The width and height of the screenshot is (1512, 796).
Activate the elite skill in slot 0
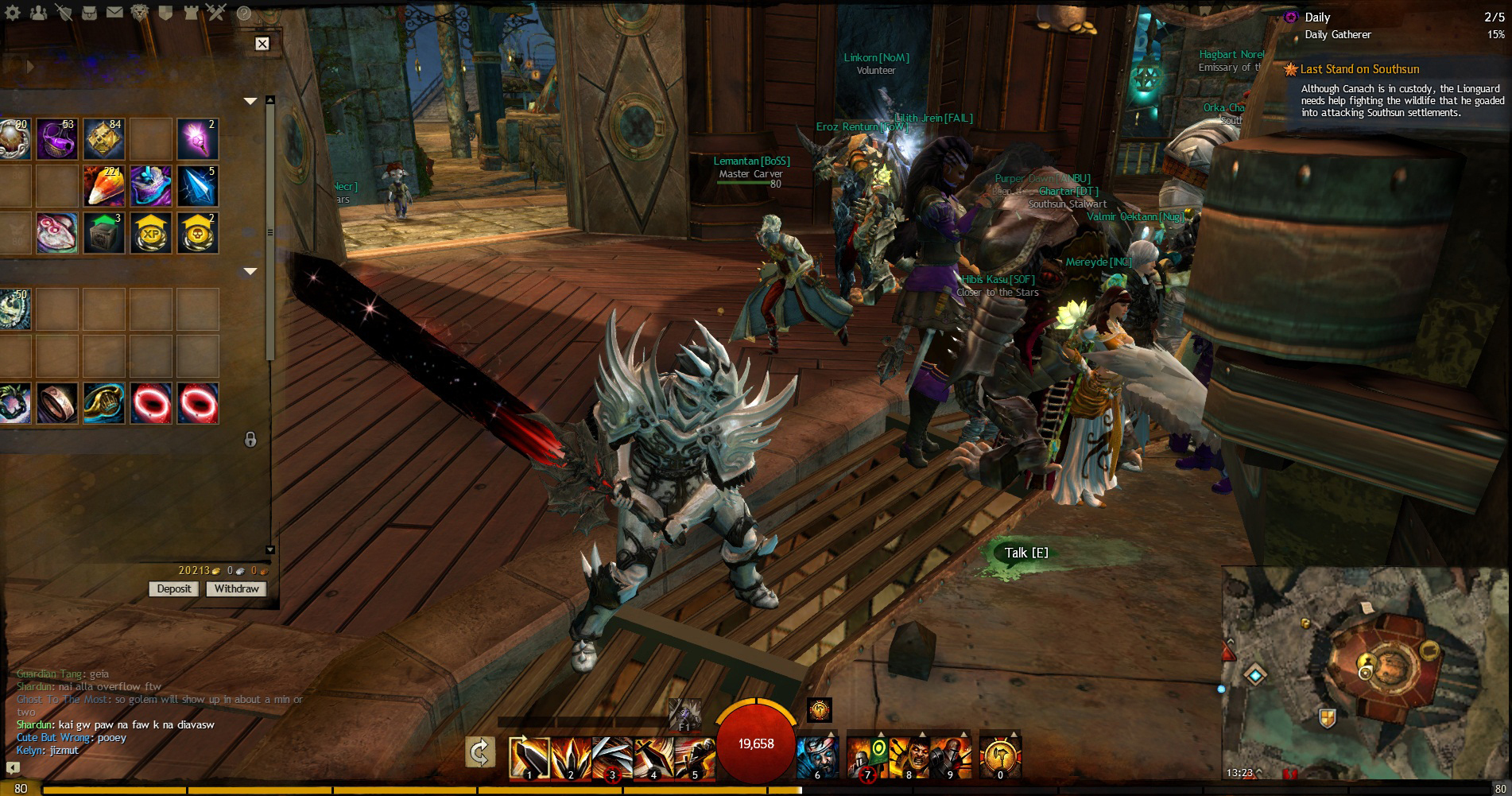pos(1000,757)
